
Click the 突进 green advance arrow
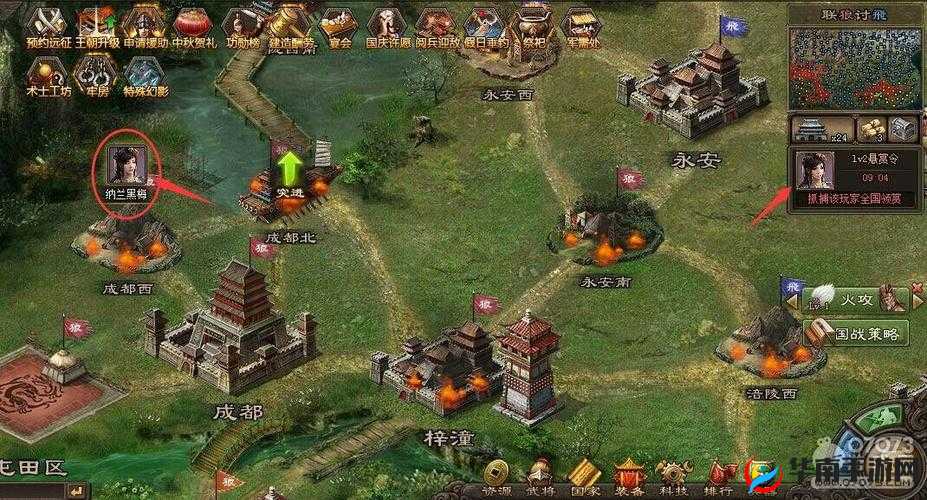pos(290,169)
